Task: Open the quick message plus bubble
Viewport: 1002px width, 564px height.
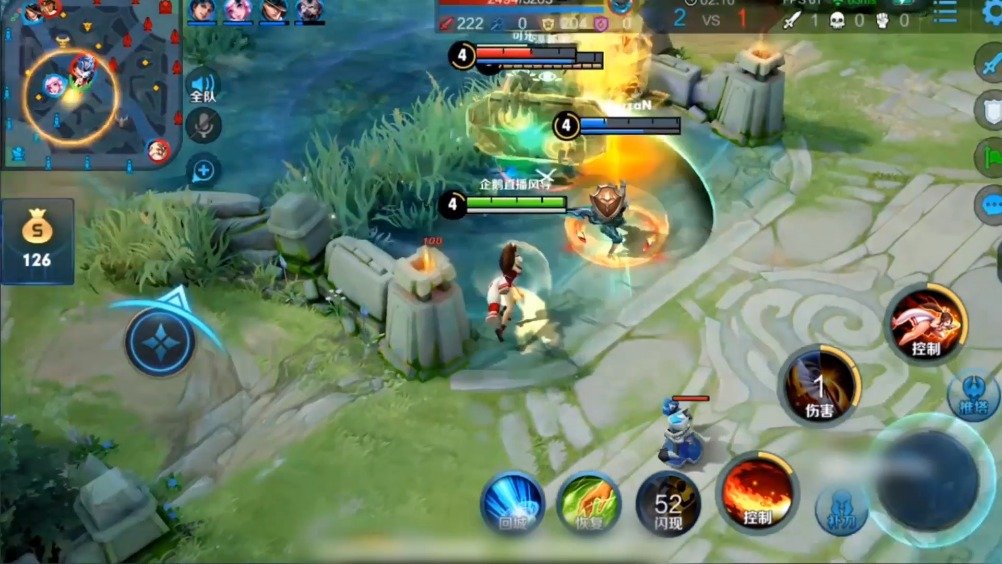Action: [x=203, y=171]
